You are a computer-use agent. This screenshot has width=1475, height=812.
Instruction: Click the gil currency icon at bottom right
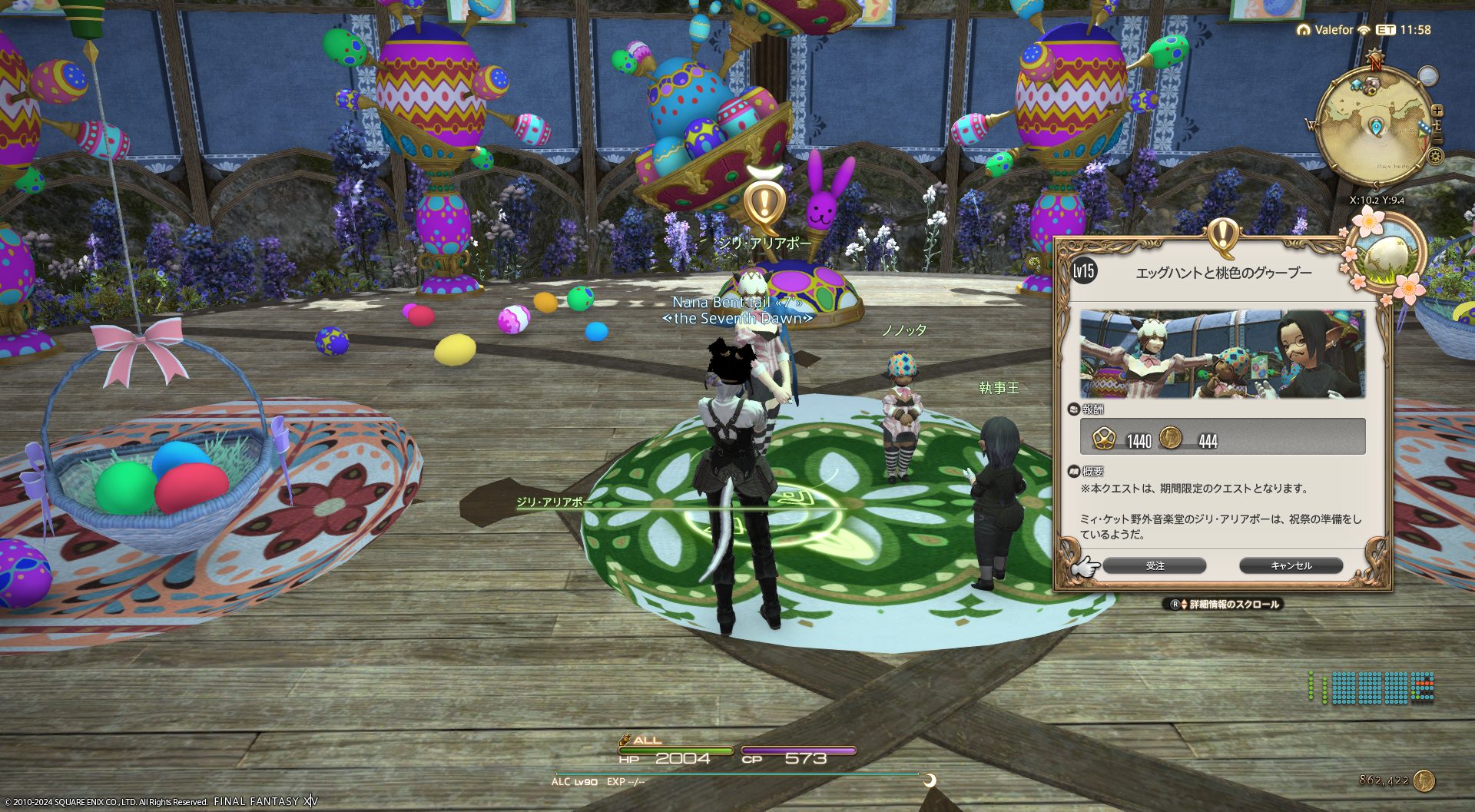pos(1424,781)
